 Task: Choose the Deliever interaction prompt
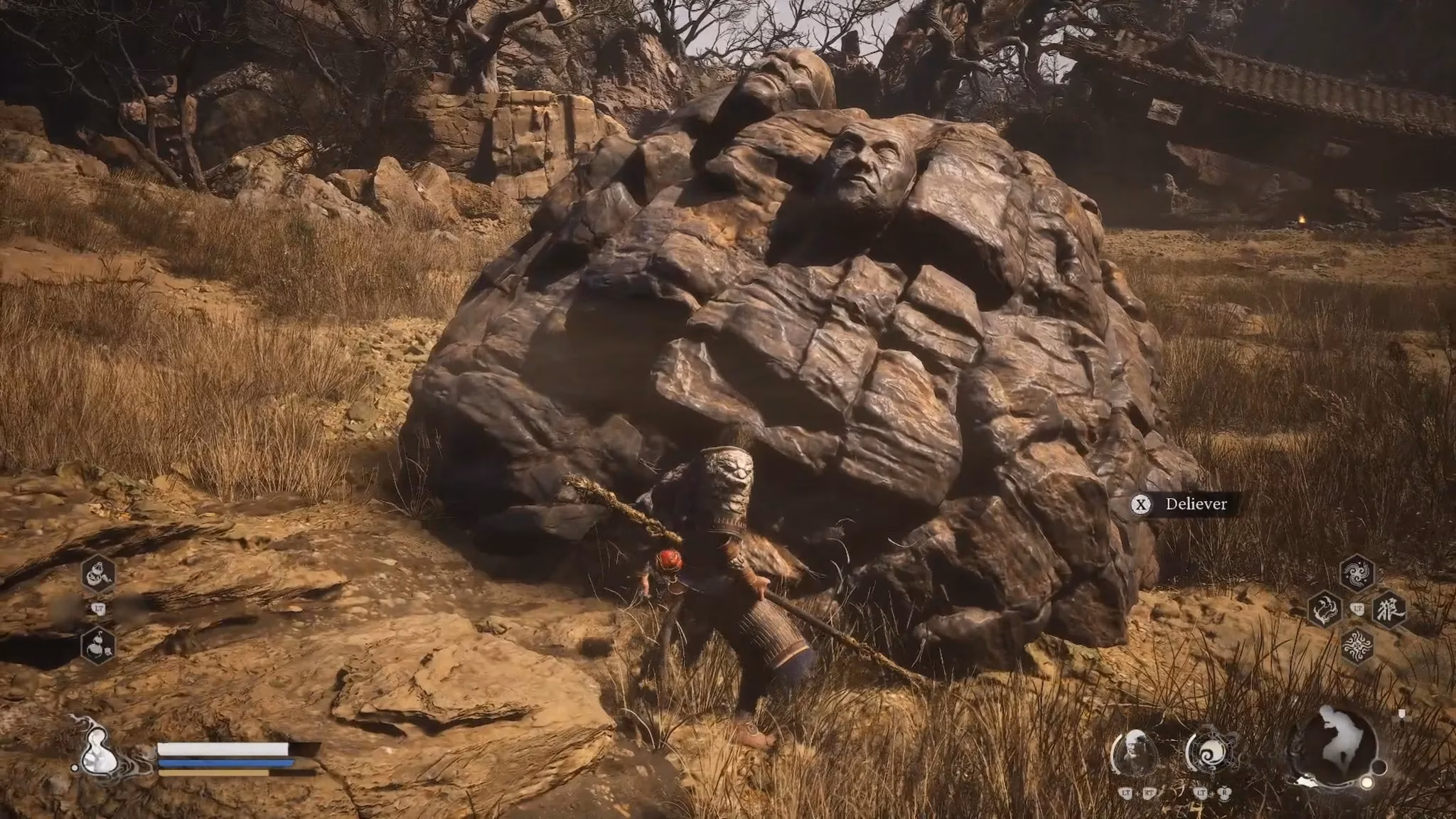(1182, 504)
